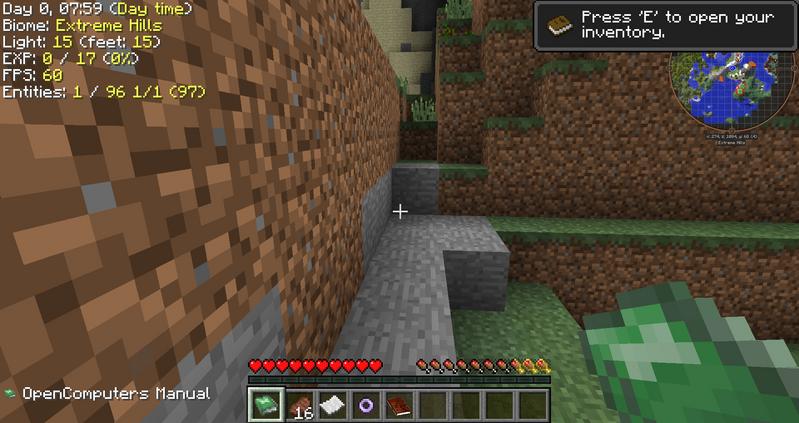This screenshot has height=423, width=799.
Task: Choose the white paper item slot
Action: coord(333,405)
